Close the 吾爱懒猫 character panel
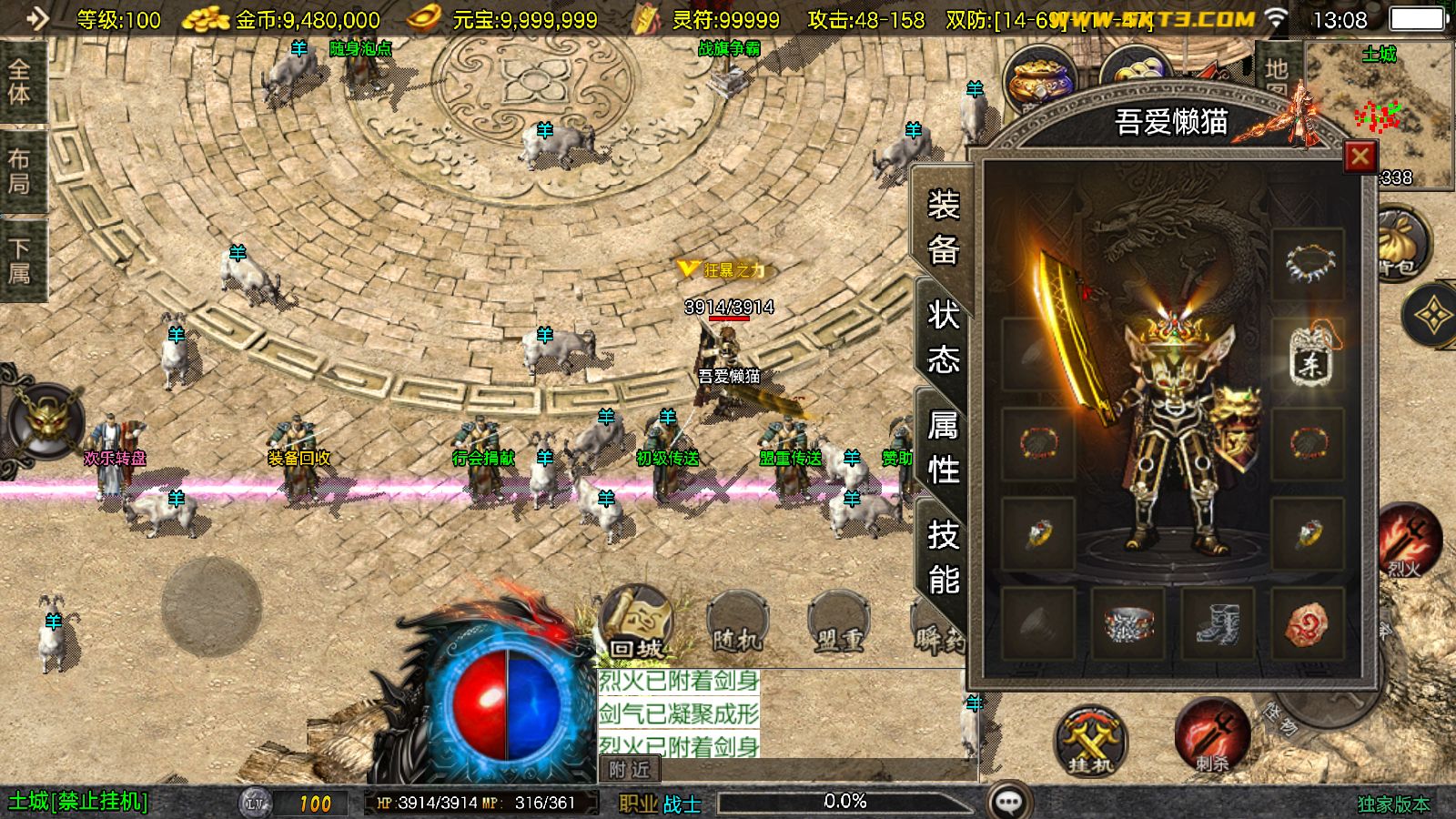Viewport: 1456px width, 819px height. point(1360,157)
